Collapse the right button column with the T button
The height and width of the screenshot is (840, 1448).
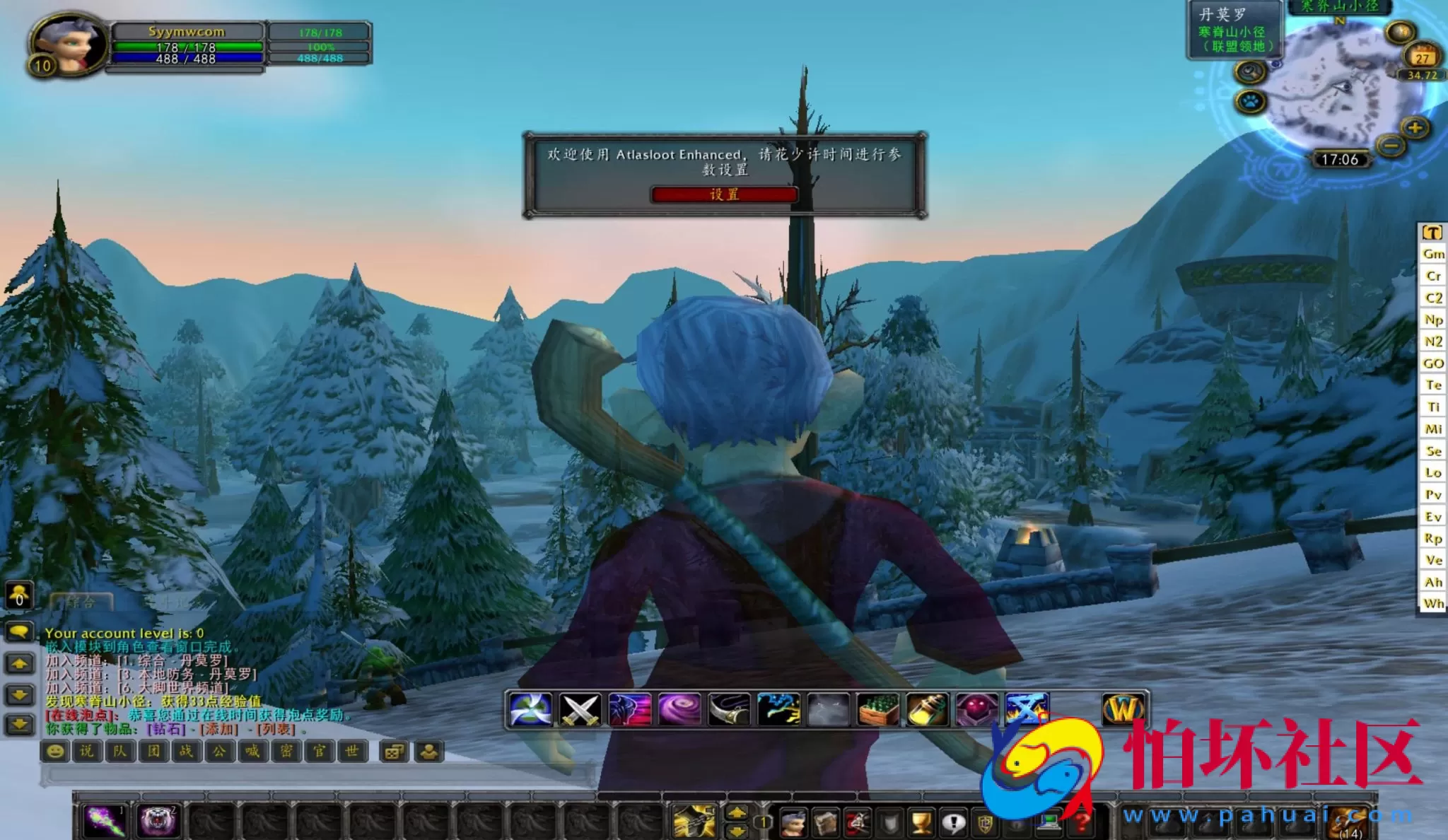tap(1432, 231)
